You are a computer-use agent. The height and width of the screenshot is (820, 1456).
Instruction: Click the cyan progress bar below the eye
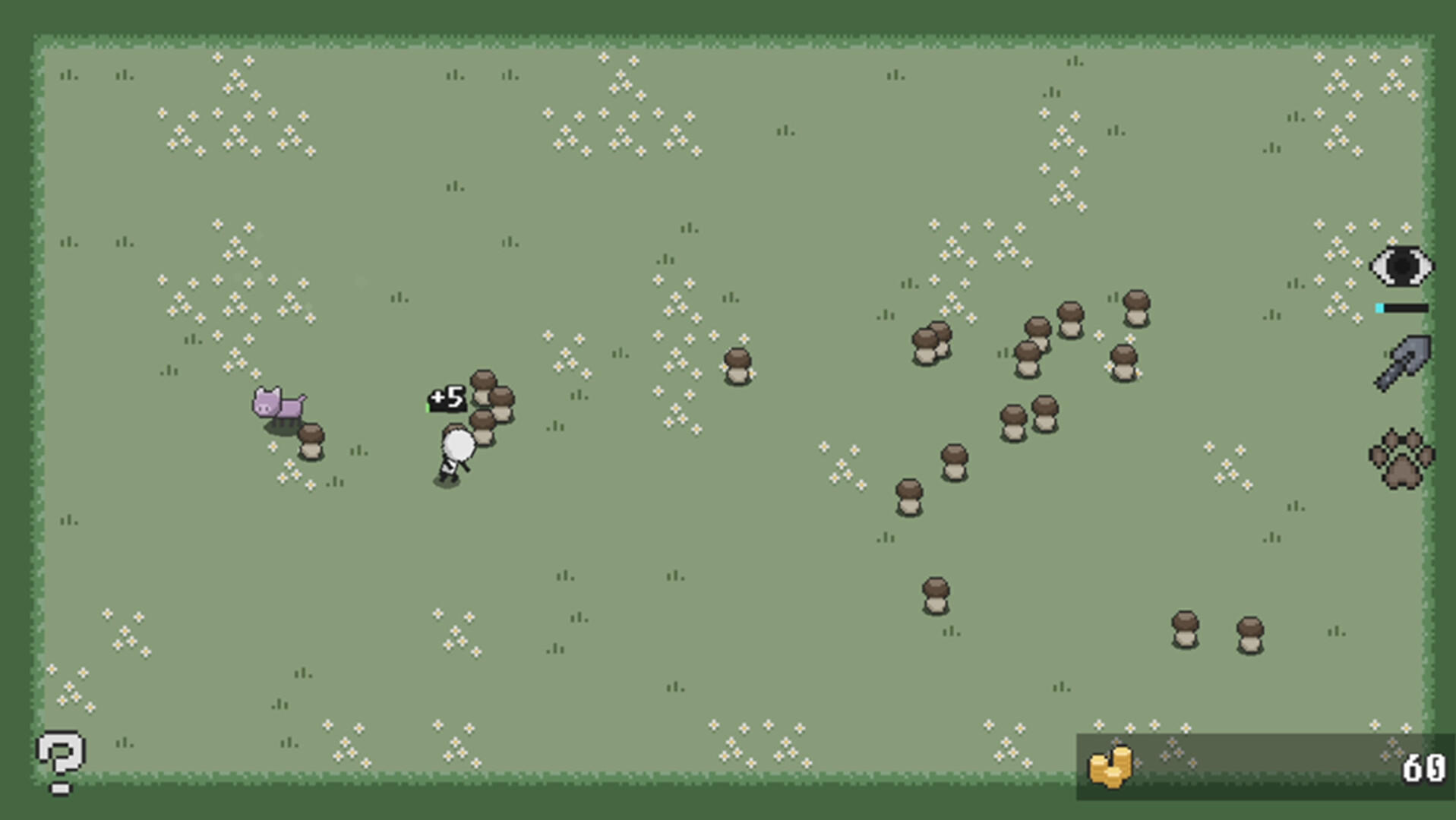[x=1401, y=309]
